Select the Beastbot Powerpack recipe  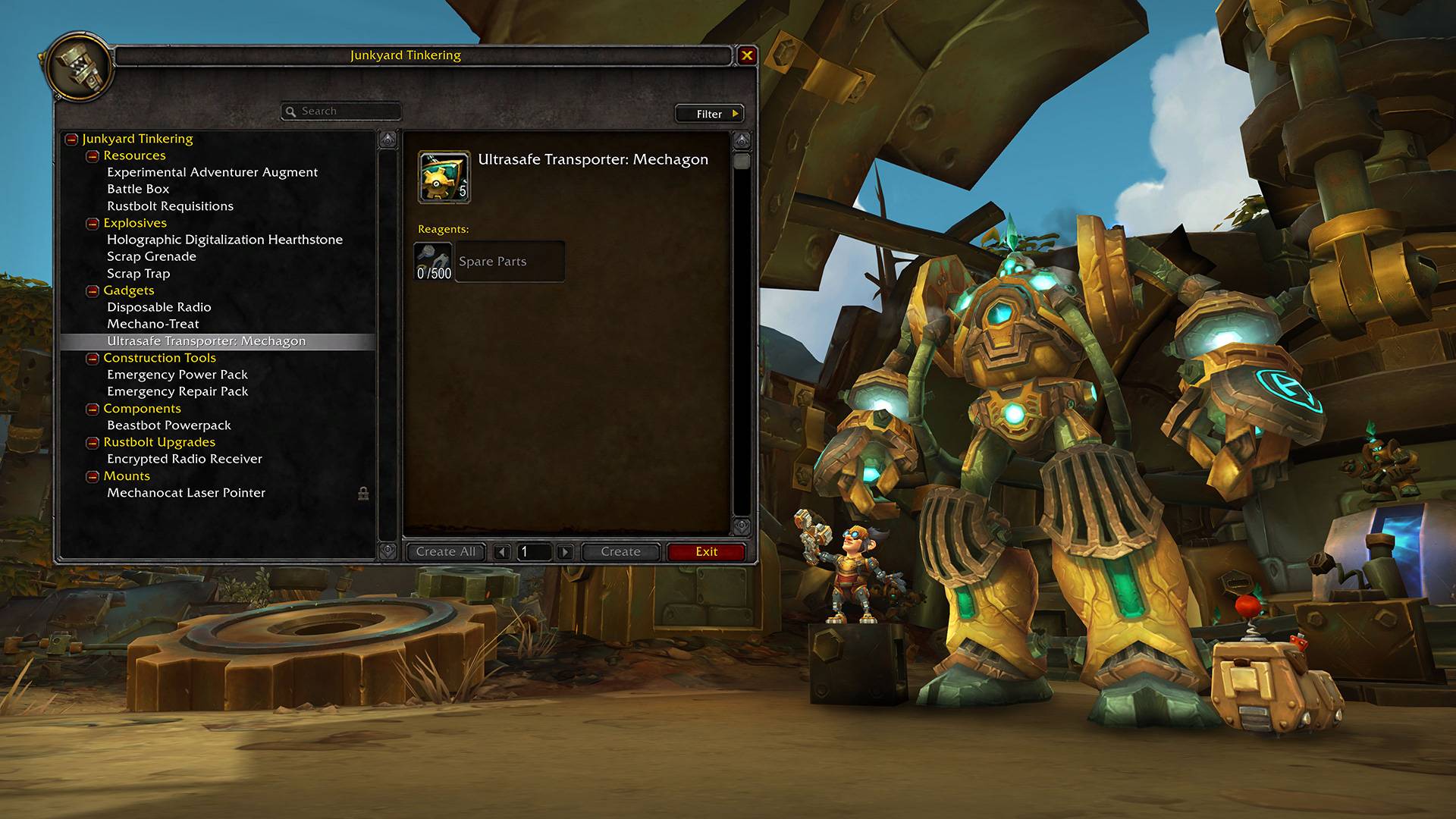pyautogui.click(x=169, y=425)
